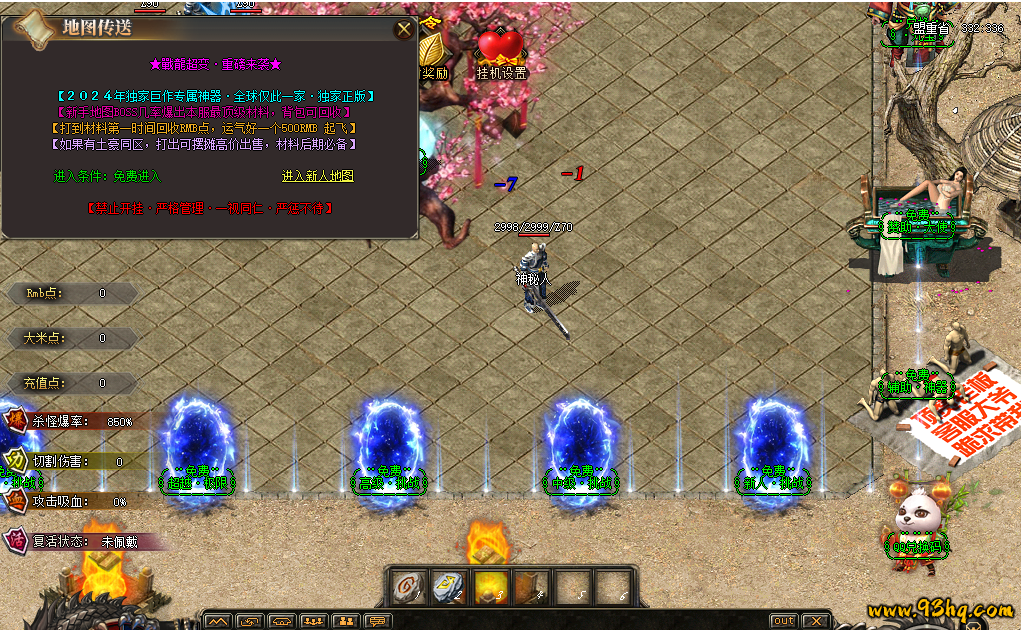The height and width of the screenshot is (630, 1021).
Task: Click the 活 revive status icon
Action: pyautogui.click(x=17, y=540)
